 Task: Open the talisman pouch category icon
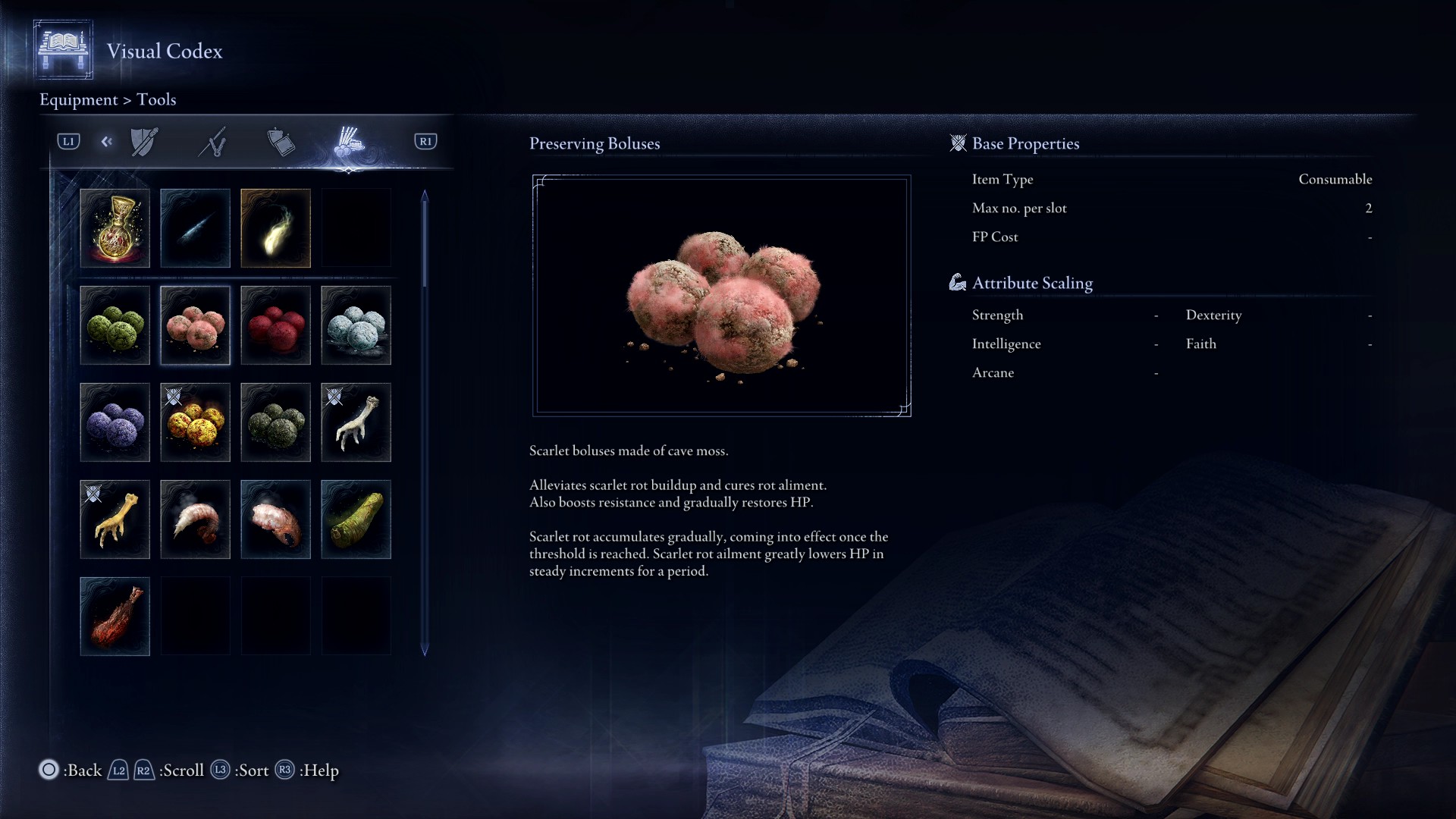(281, 141)
